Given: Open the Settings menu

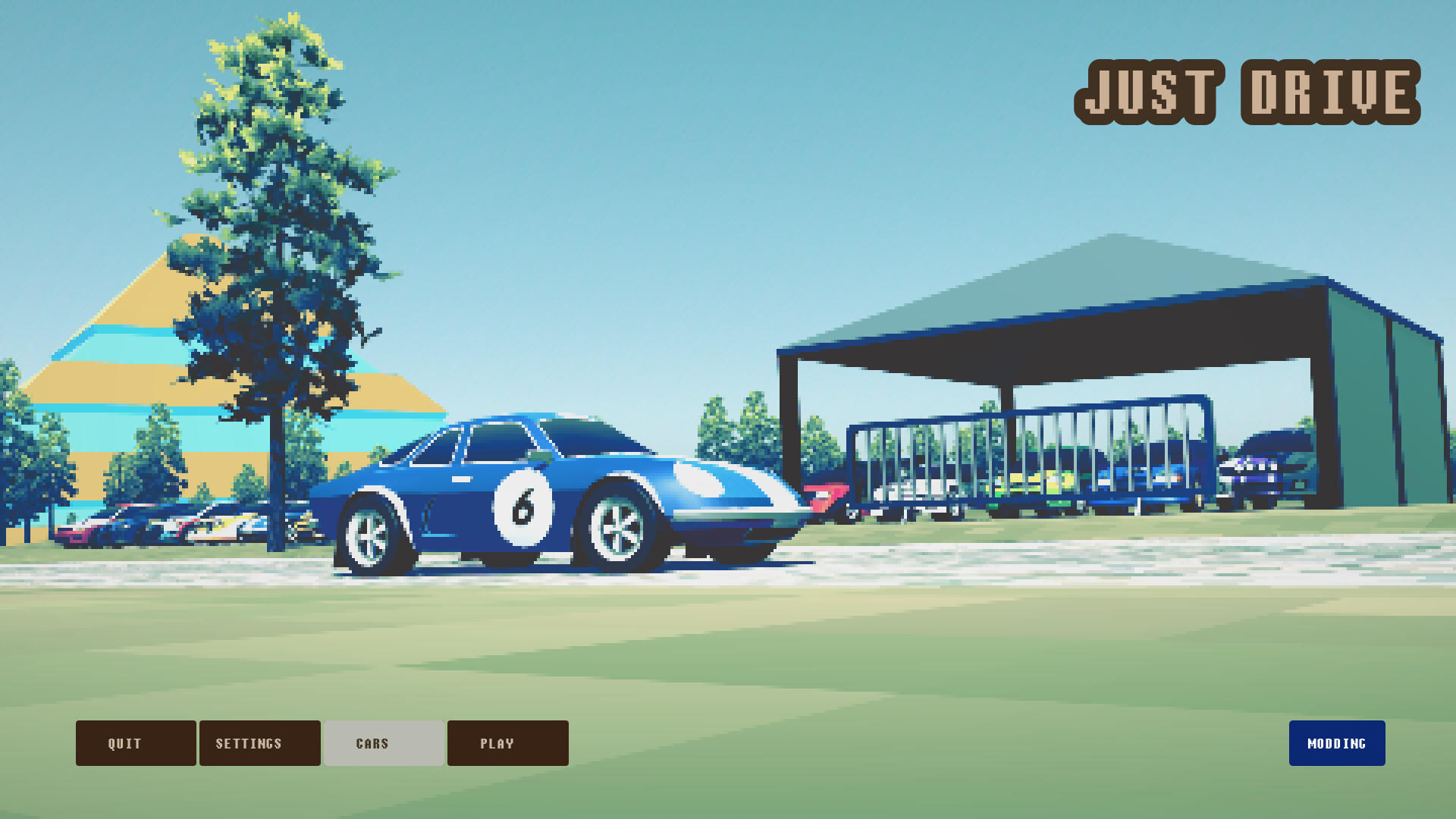Looking at the screenshot, I should click(x=259, y=743).
